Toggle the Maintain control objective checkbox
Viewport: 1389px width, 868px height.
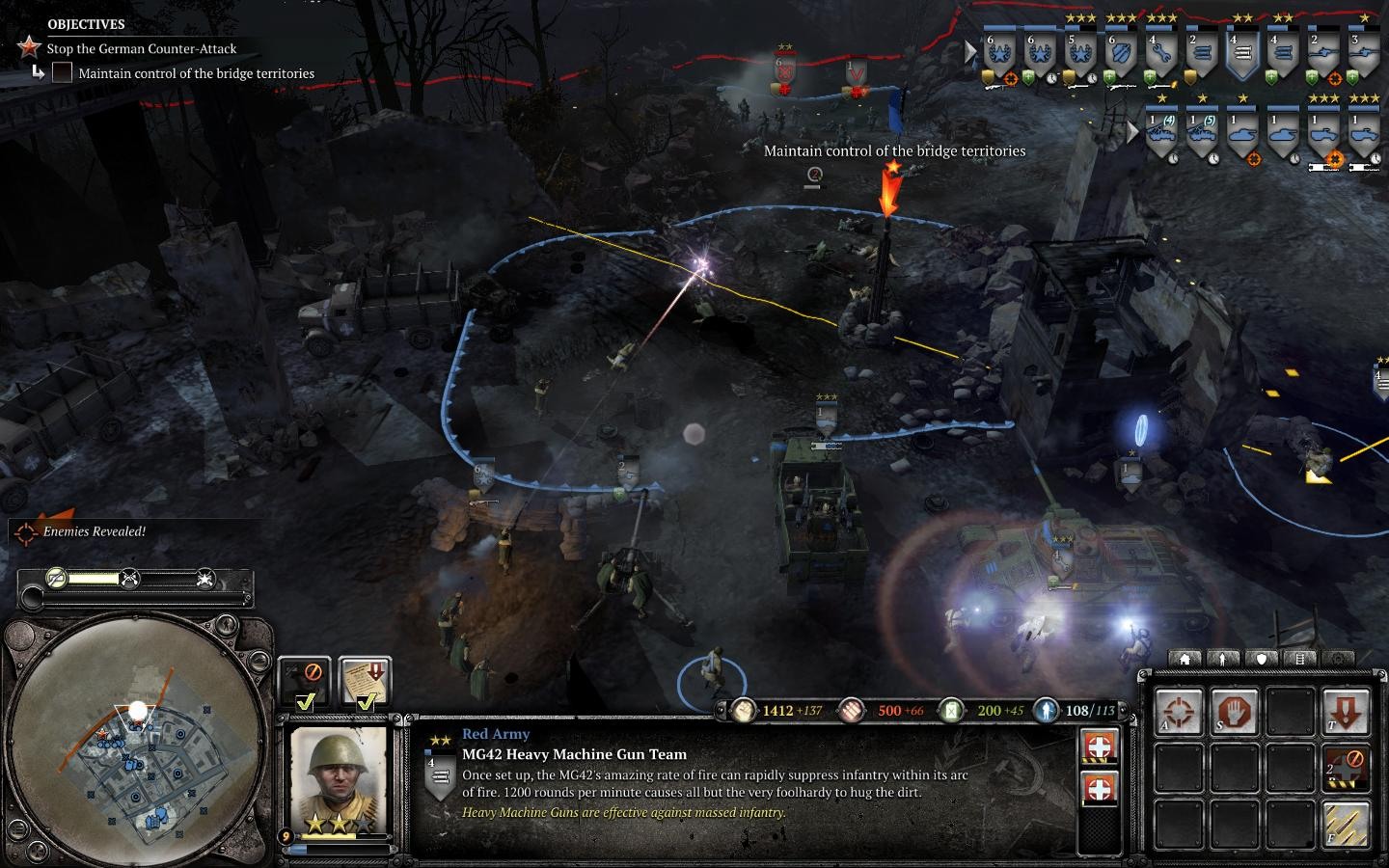(x=62, y=73)
